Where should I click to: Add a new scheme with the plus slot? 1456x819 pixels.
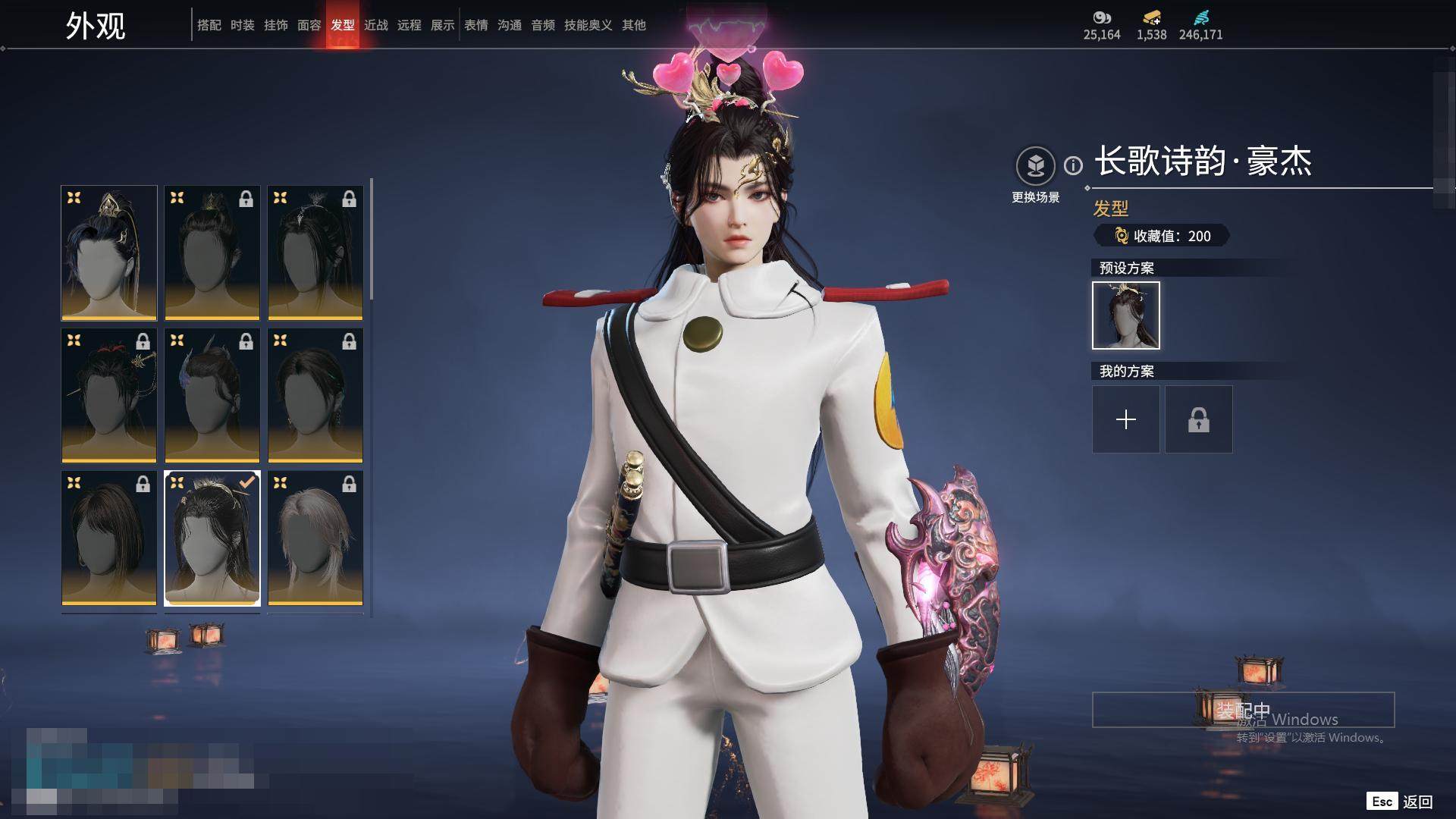[x=1125, y=419]
